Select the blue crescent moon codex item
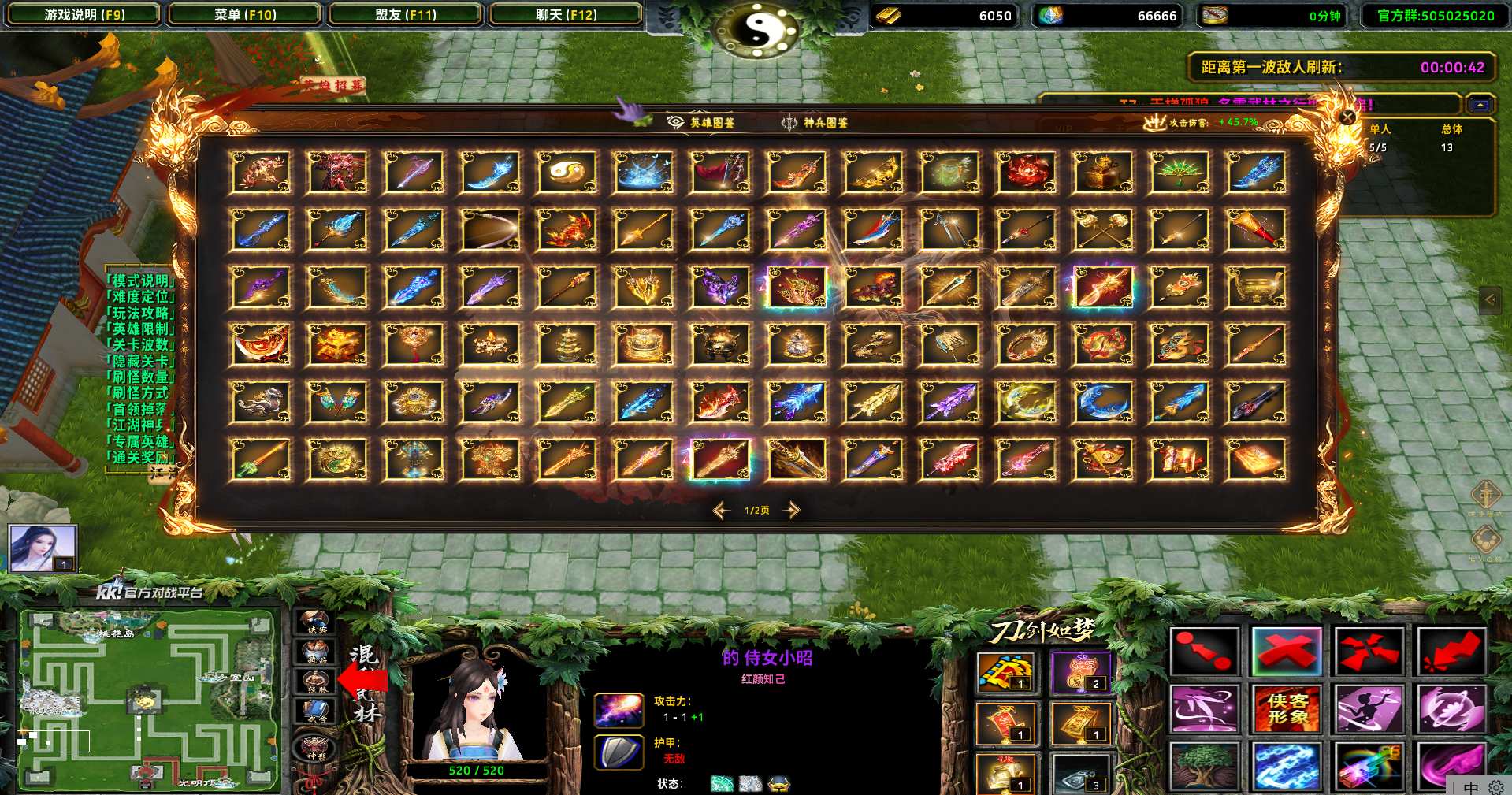 coord(1102,402)
